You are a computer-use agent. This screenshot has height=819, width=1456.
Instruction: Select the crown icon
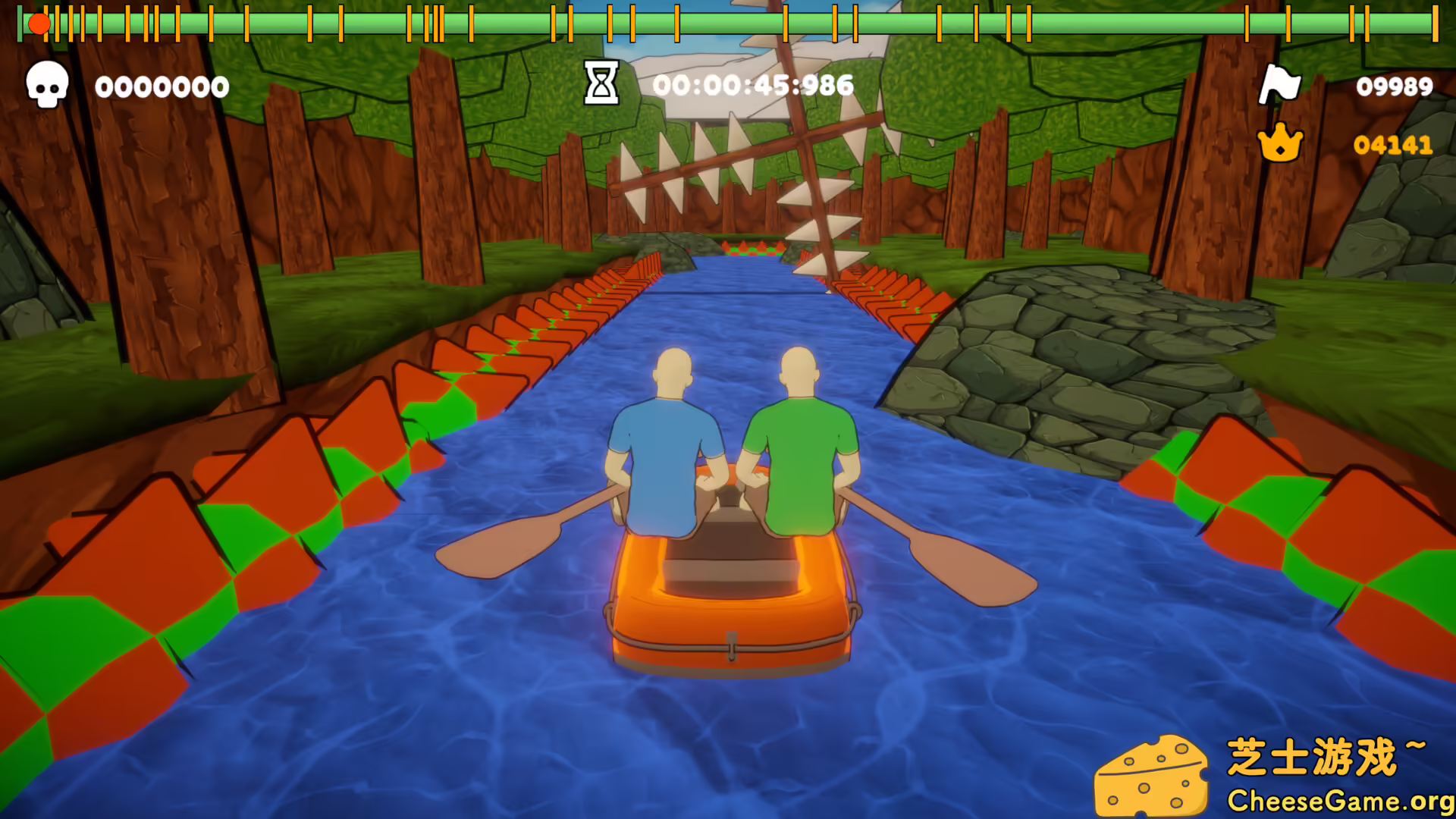[x=1280, y=142]
